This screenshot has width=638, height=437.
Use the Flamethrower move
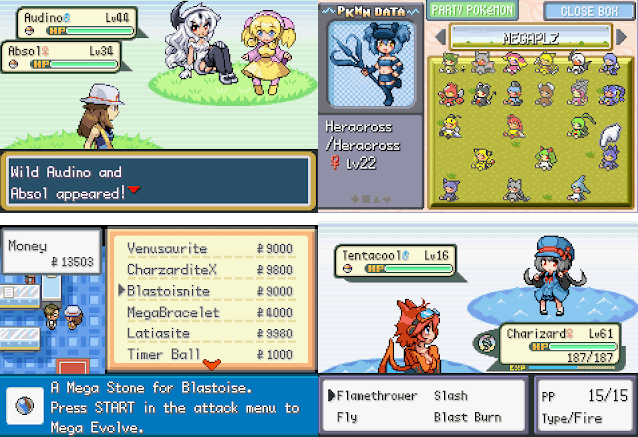point(376,395)
